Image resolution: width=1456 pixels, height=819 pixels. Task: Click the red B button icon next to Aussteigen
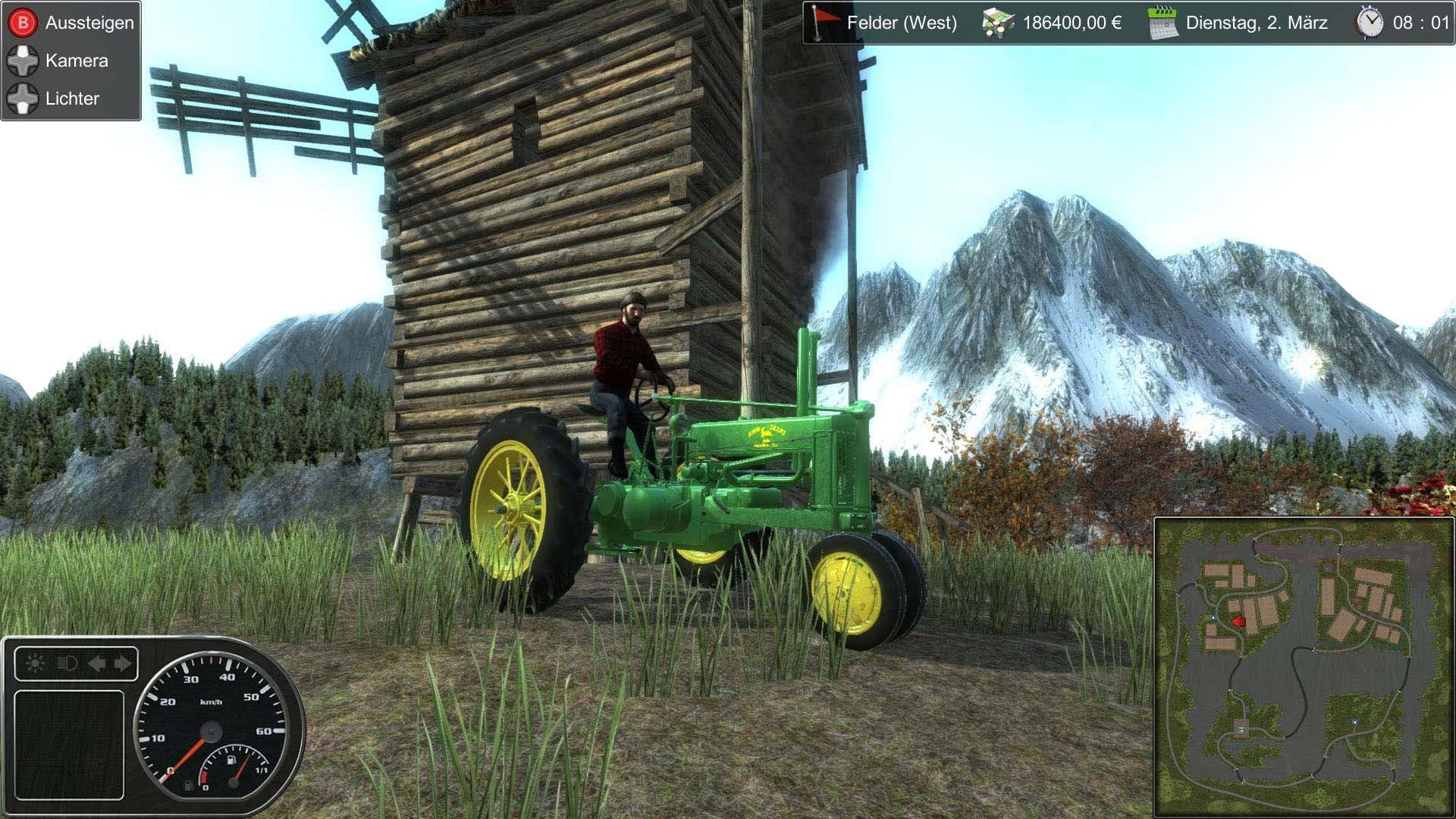click(x=23, y=21)
